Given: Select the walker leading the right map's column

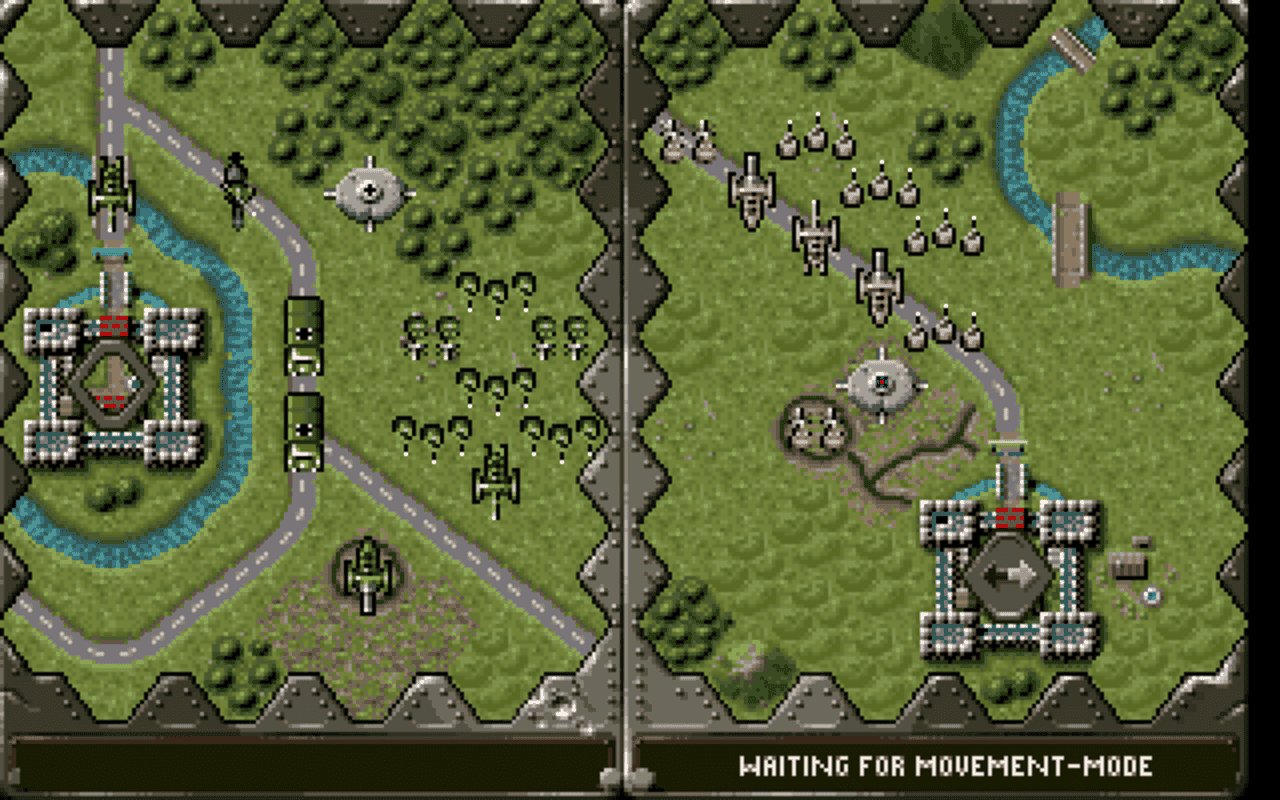Looking at the screenshot, I should pos(752,190).
